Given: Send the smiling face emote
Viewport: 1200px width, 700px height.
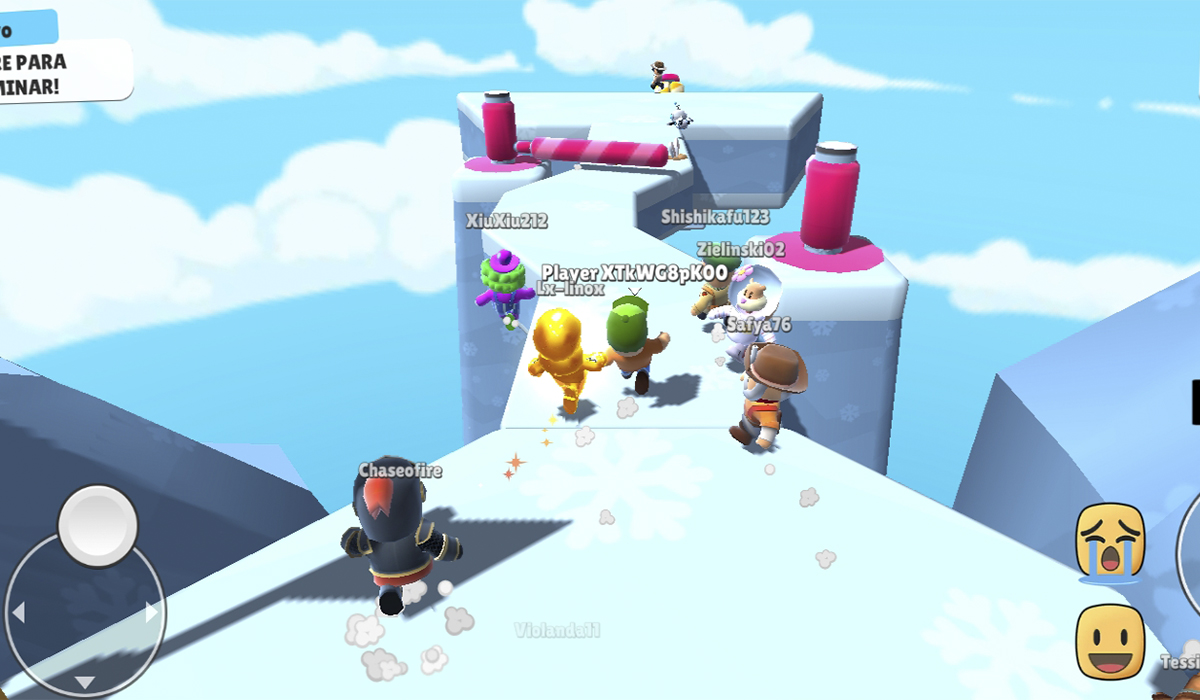Looking at the screenshot, I should click(1110, 641).
